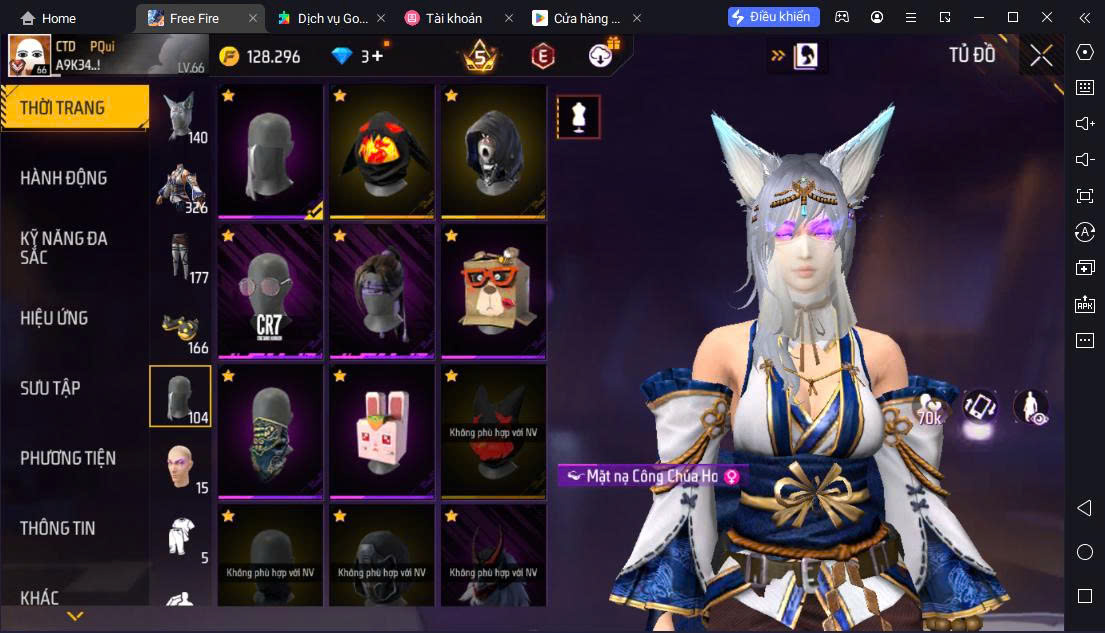
Task: Show the Thông Tin section
Action: tap(58, 528)
